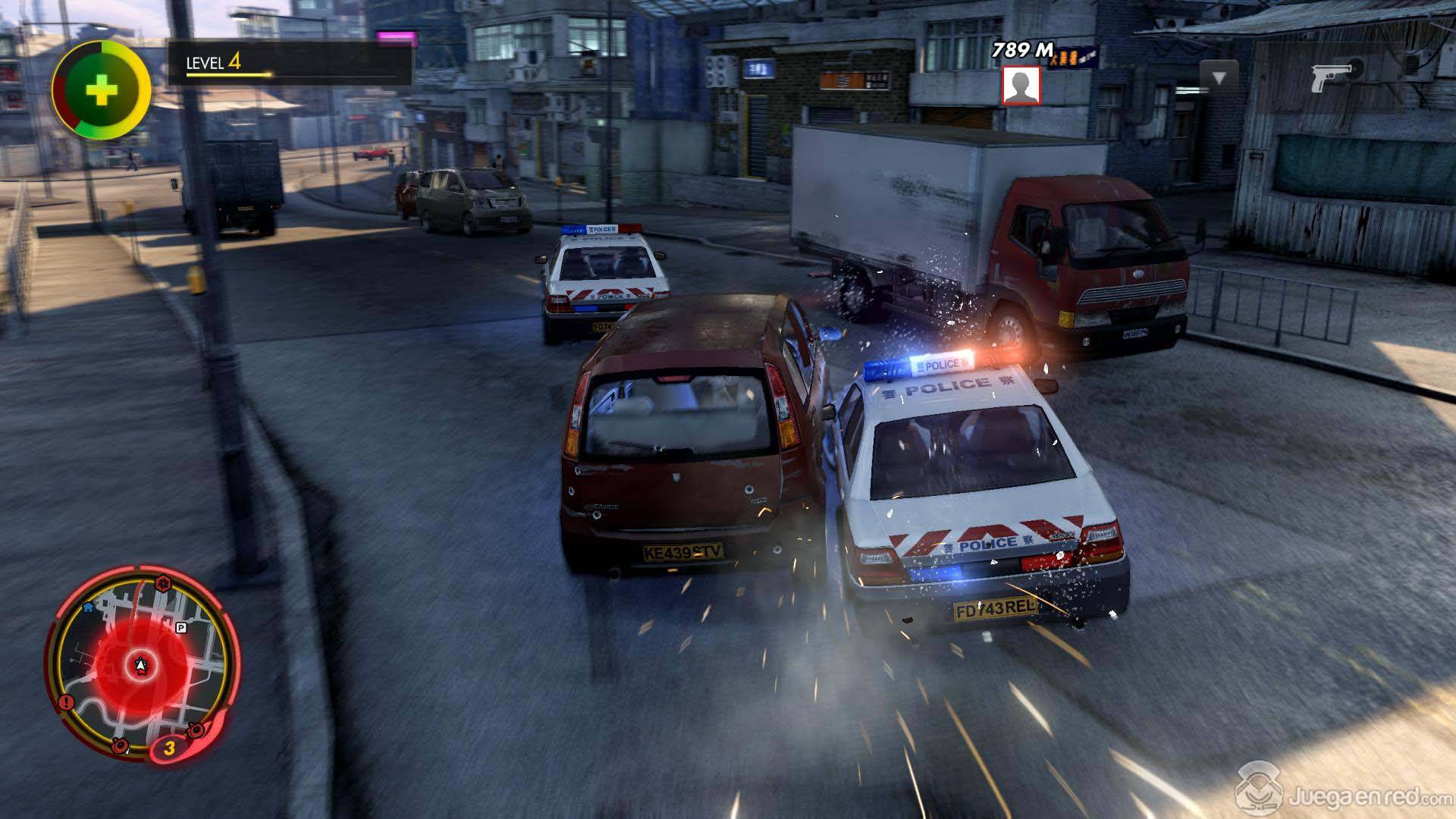This screenshot has width=1456, height=819.
Task: Select the target portrait objective marker
Action: [1021, 85]
